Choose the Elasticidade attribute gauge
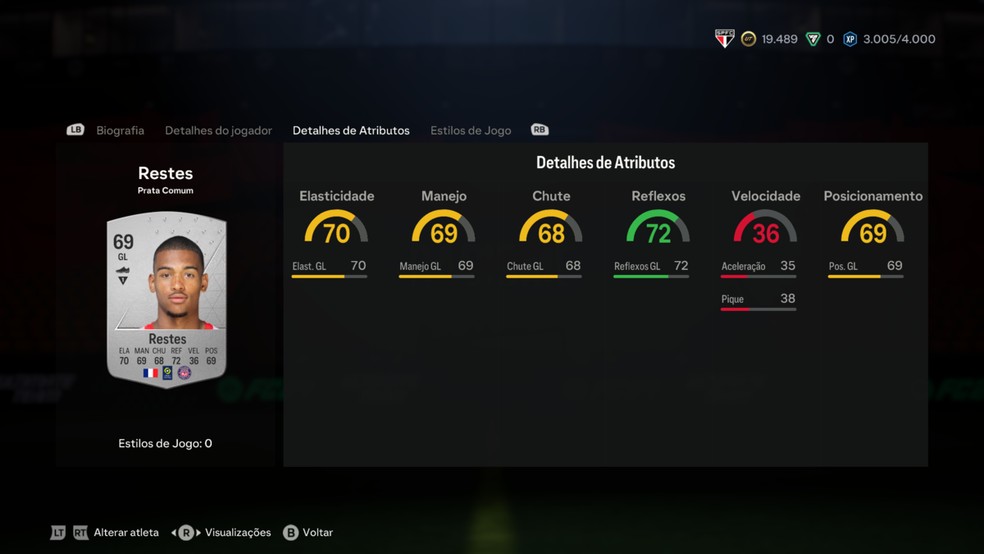This screenshot has width=984, height=554. click(x=336, y=227)
